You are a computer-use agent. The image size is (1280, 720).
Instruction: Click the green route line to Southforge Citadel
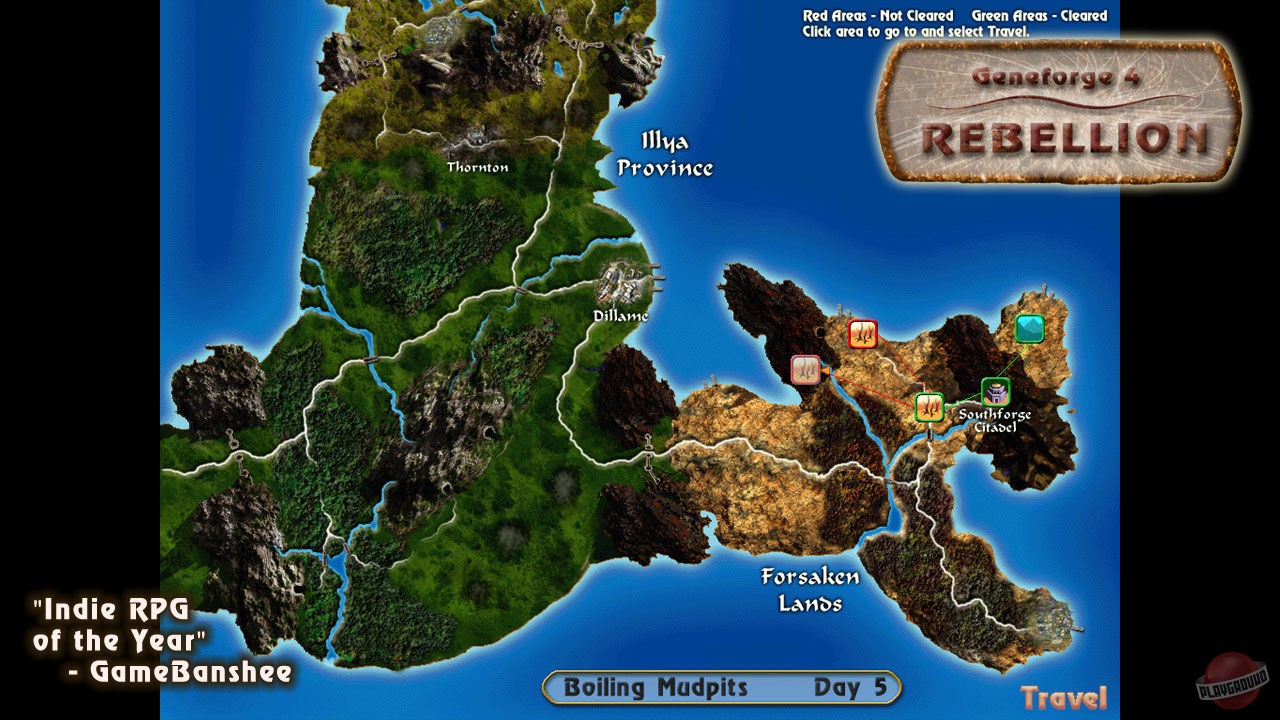962,400
